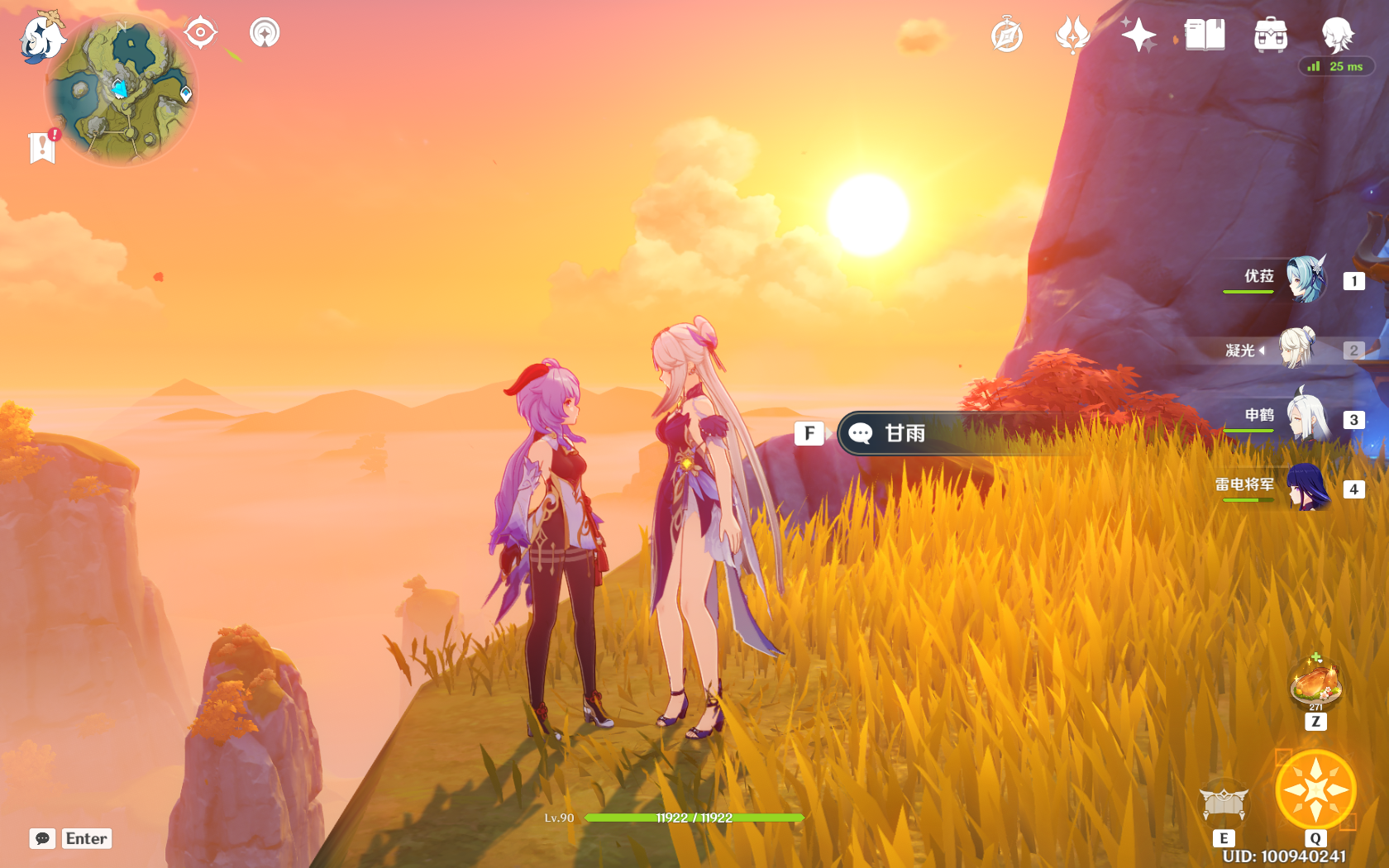
Task: Open the inventory backpack
Action: [x=1271, y=36]
